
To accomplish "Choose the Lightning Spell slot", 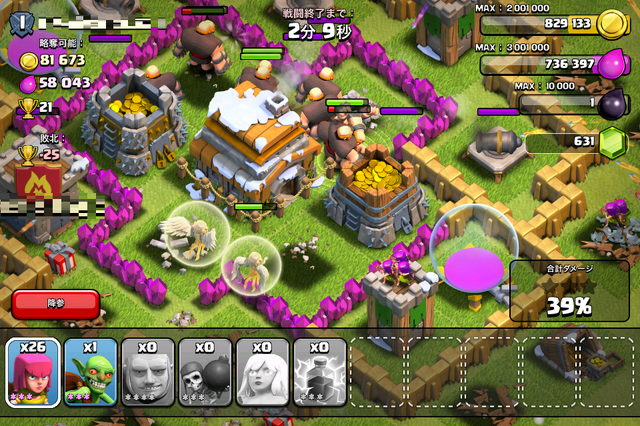I will click(320, 371).
